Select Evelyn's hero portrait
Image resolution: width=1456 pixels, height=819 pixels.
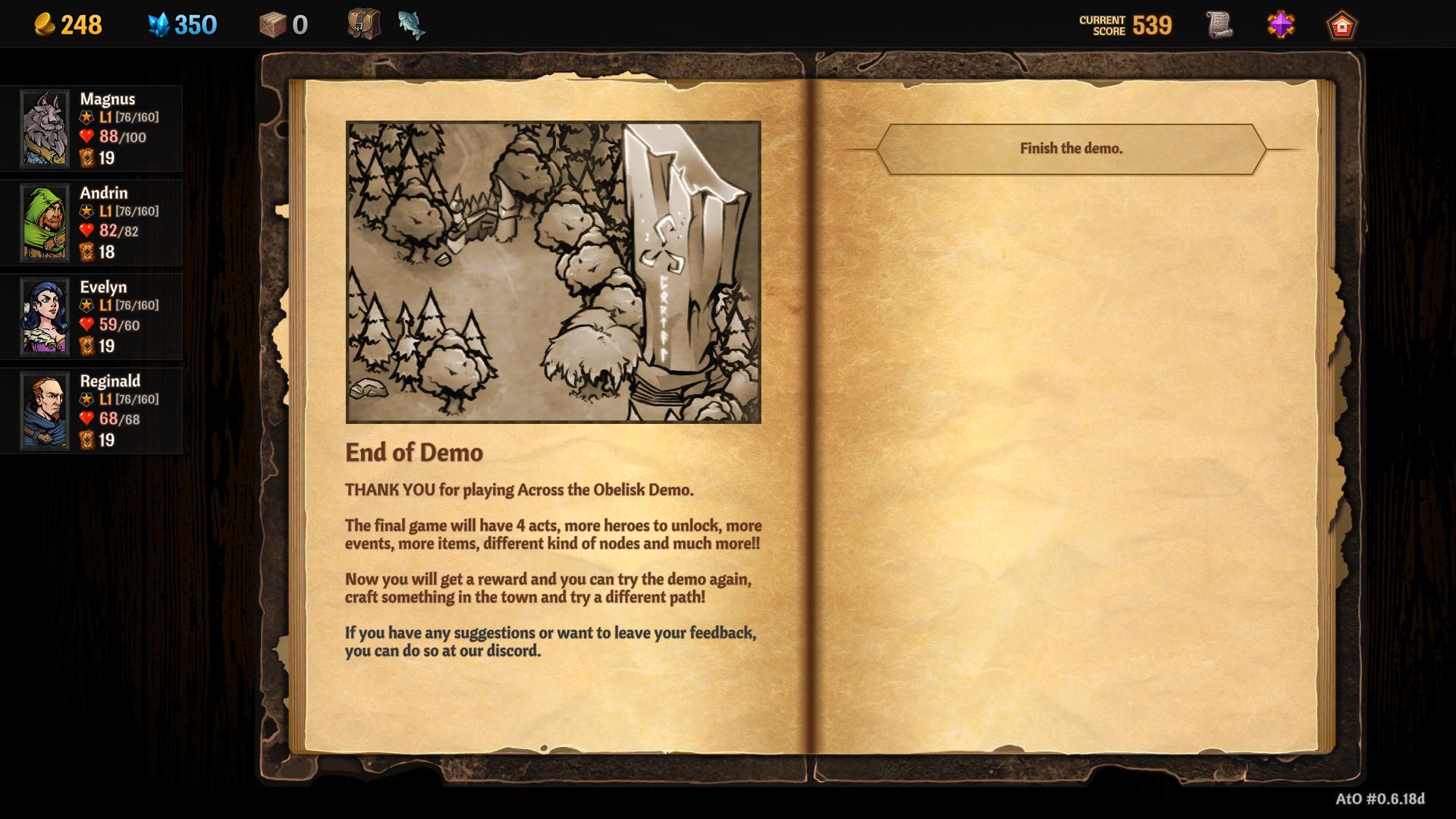point(45,316)
